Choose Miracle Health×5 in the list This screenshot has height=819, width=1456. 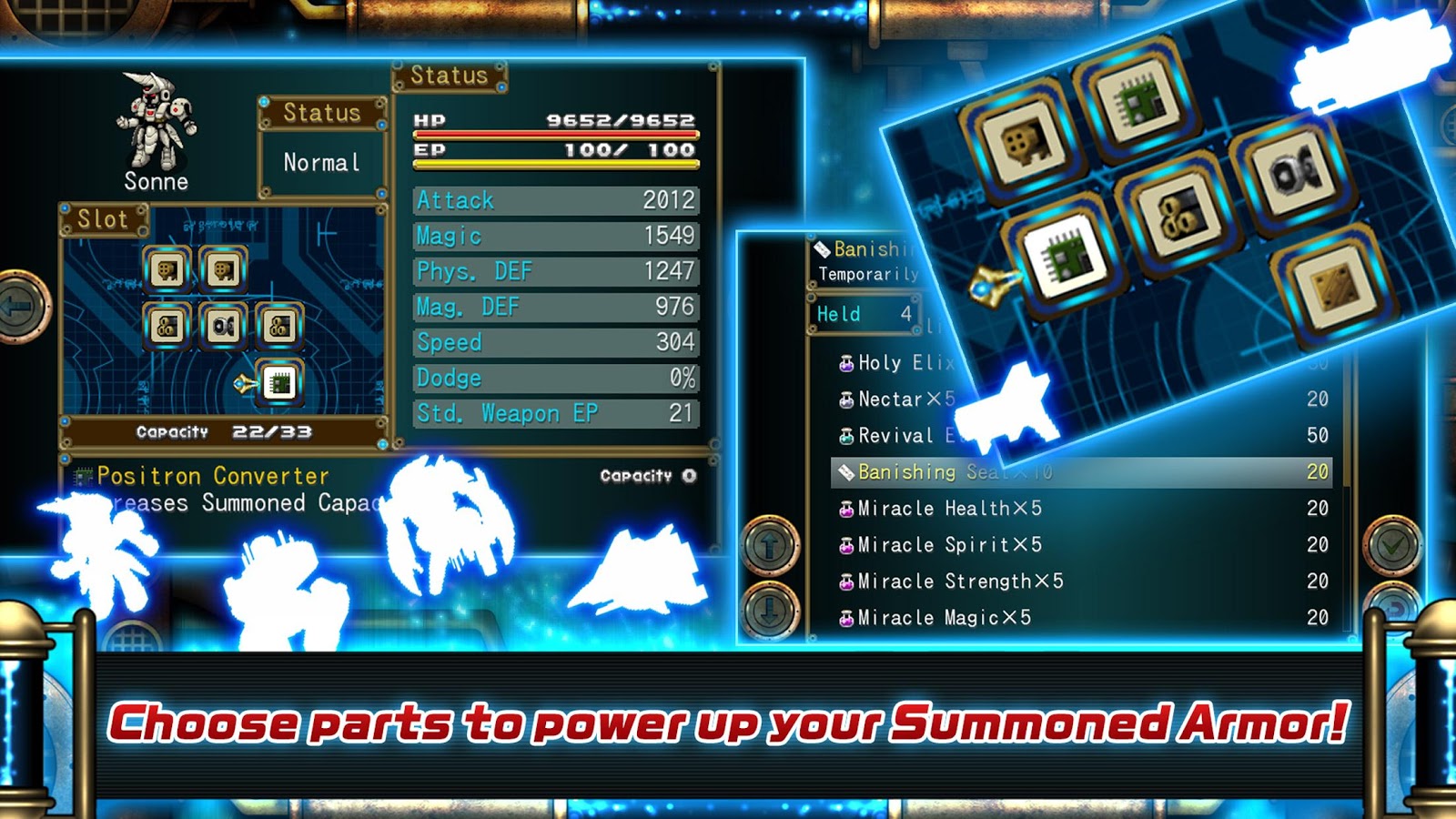click(x=1081, y=509)
